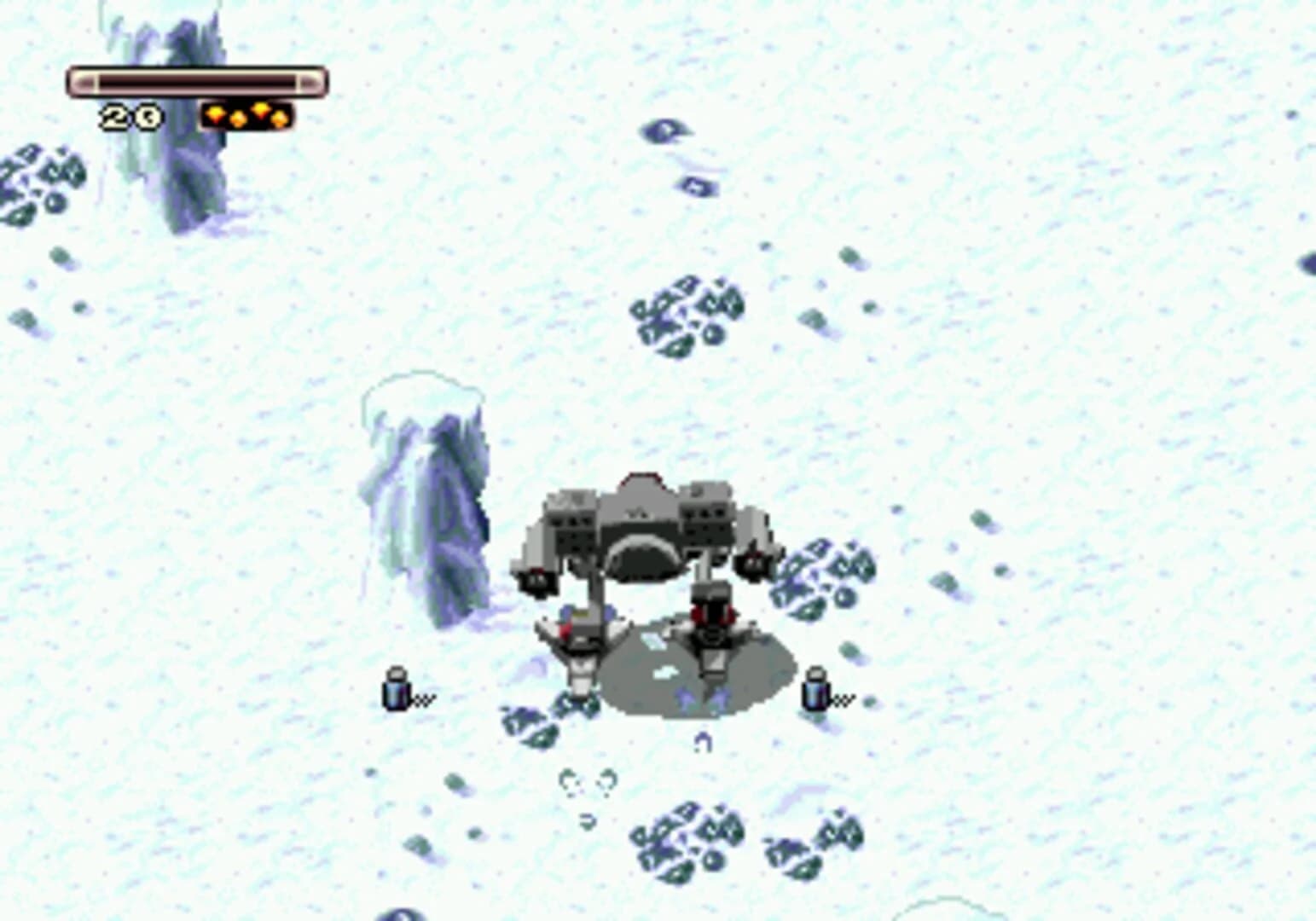Viewport: 1316px width, 921px height.
Task: Click the health bar at top left
Action: pos(196,81)
